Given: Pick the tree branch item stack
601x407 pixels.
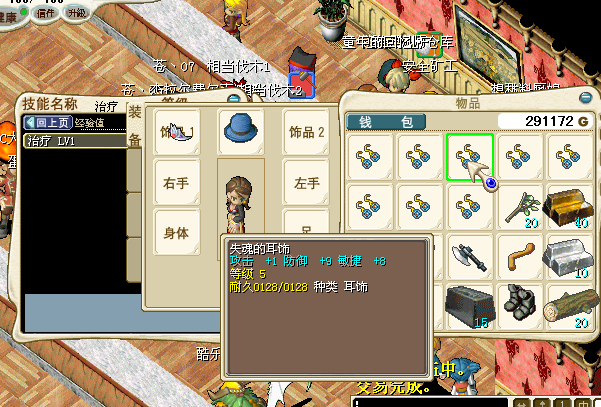Looking at the screenshot, I should tap(518, 206).
